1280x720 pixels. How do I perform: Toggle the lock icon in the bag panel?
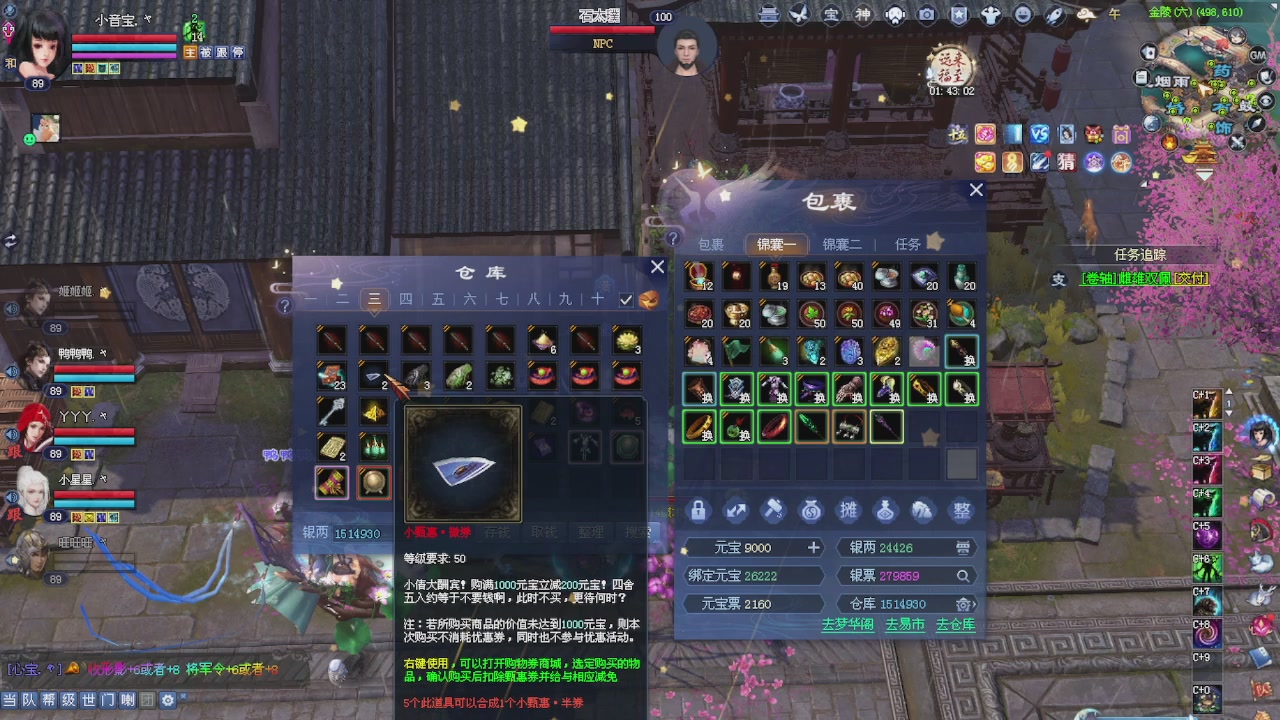699,511
